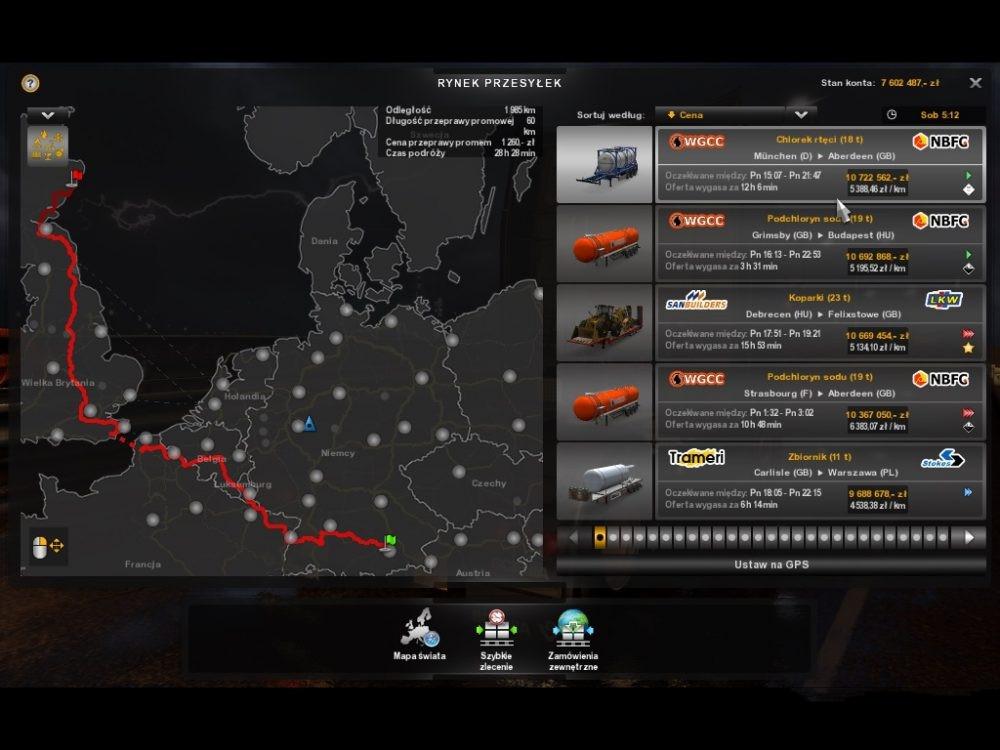Click the red destination flag on the map

pyautogui.click(x=75, y=177)
